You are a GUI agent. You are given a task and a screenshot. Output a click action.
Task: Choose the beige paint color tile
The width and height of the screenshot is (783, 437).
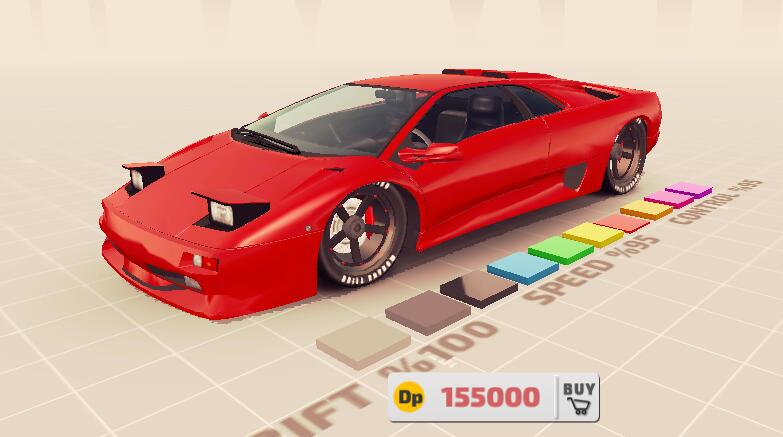(x=362, y=337)
